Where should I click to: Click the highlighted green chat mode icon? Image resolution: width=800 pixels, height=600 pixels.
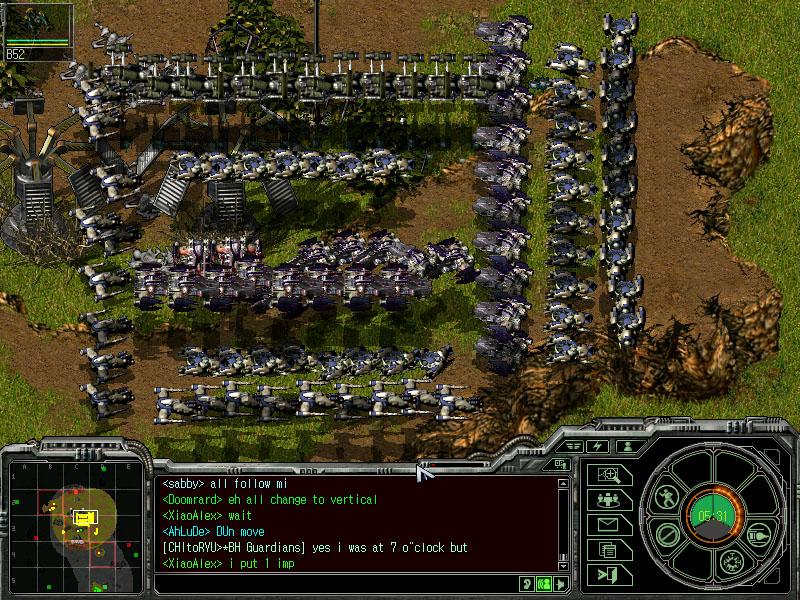click(x=544, y=583)
